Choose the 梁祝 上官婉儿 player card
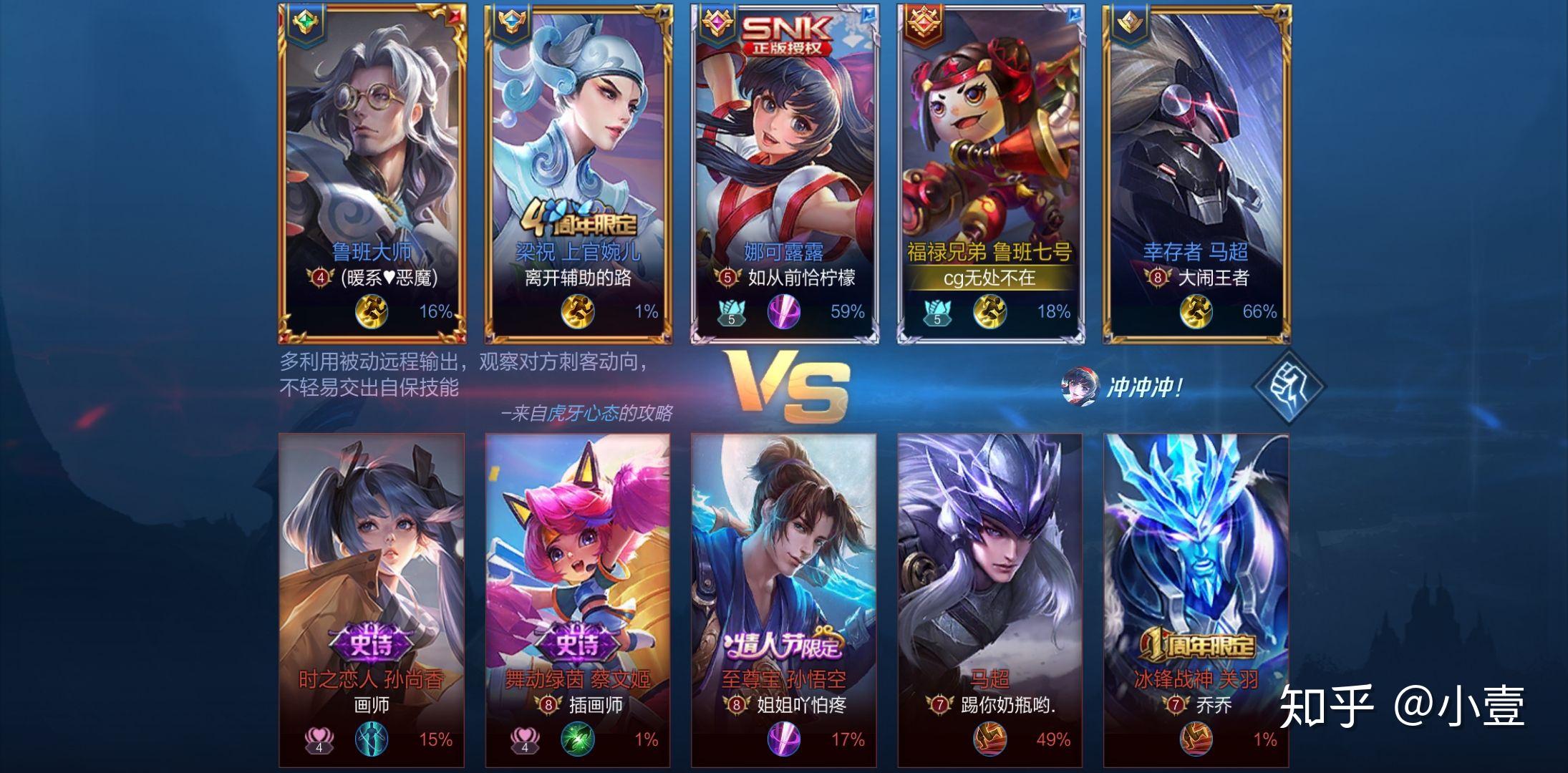Screen dimensions: 1568x773 579,173
